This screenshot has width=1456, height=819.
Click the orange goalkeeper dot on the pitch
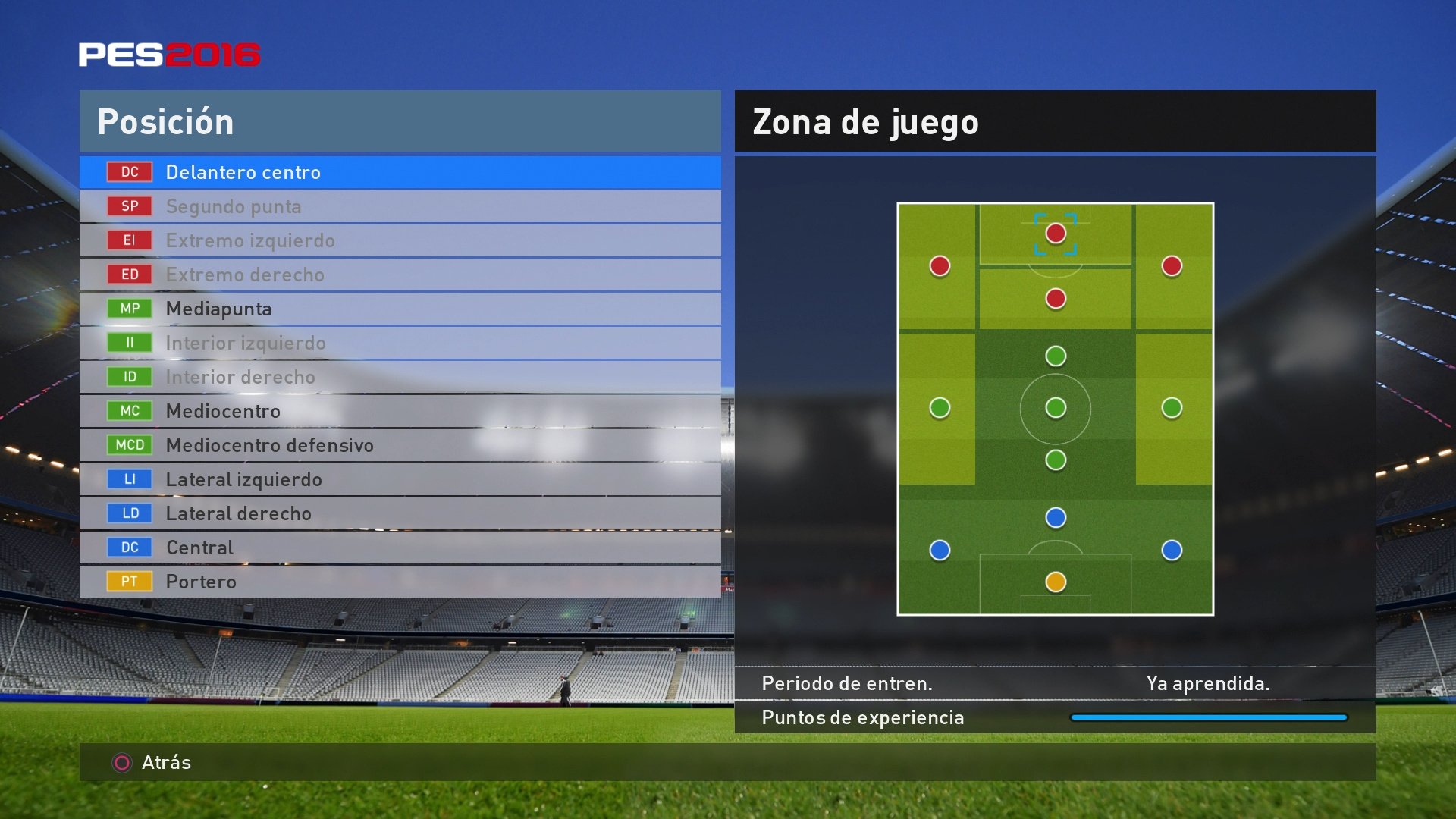point(1055,580)
